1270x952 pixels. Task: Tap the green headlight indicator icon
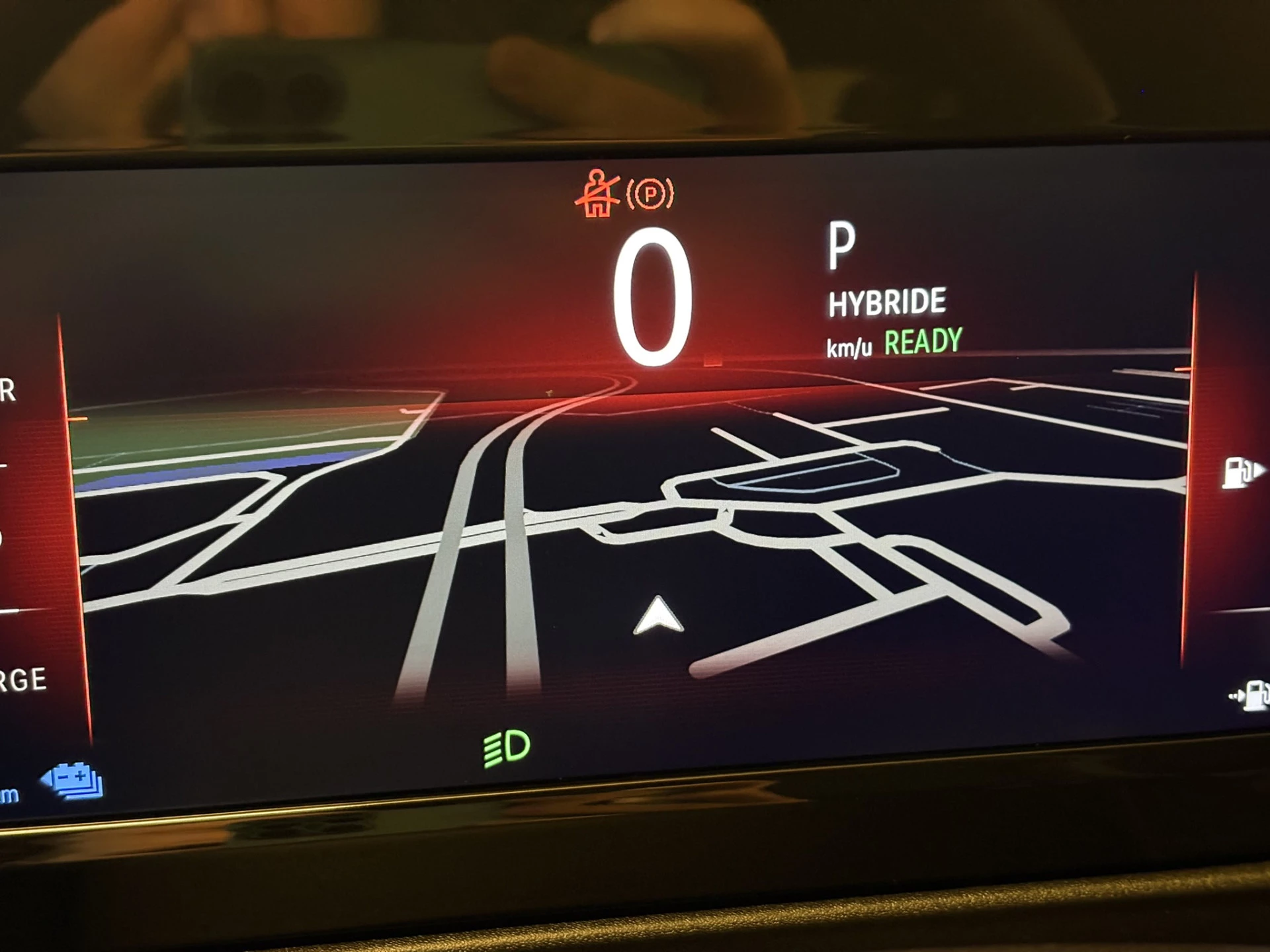507,748
